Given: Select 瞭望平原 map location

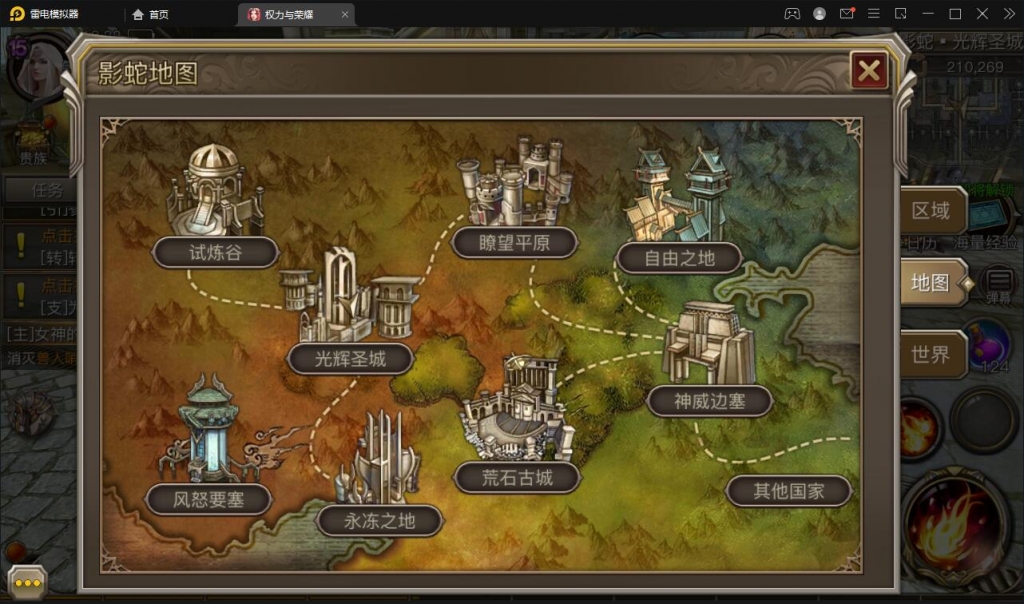Looking at the screenshot, I should point(515,242).
